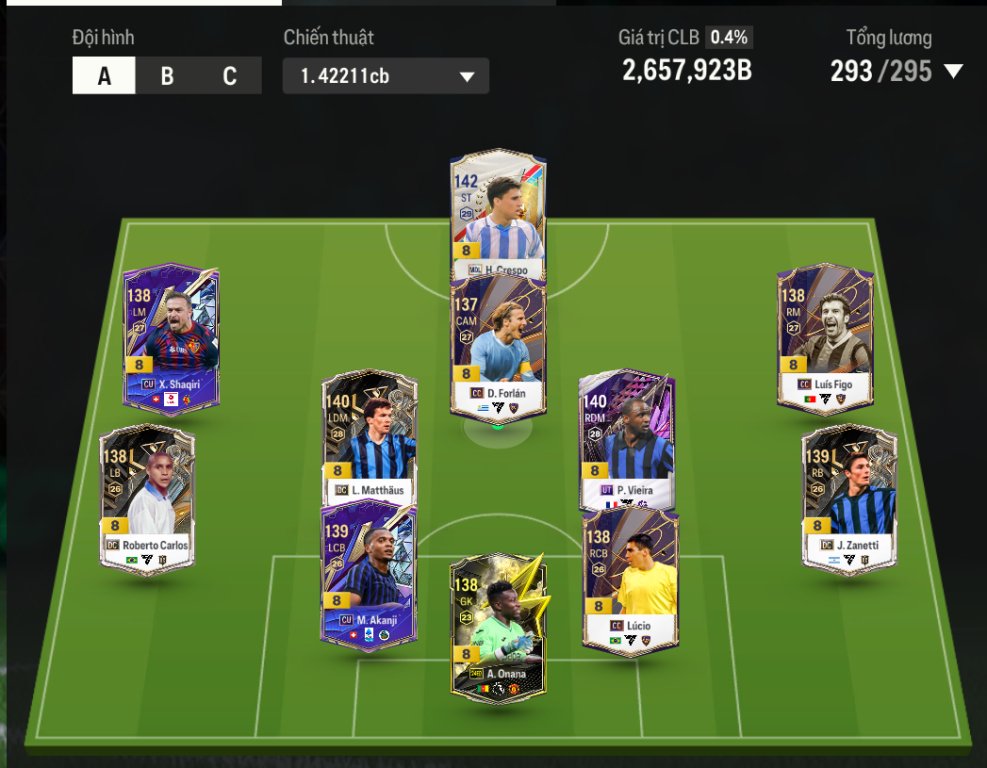Choose the X. Shaqiri LM card

click(171, 338)
